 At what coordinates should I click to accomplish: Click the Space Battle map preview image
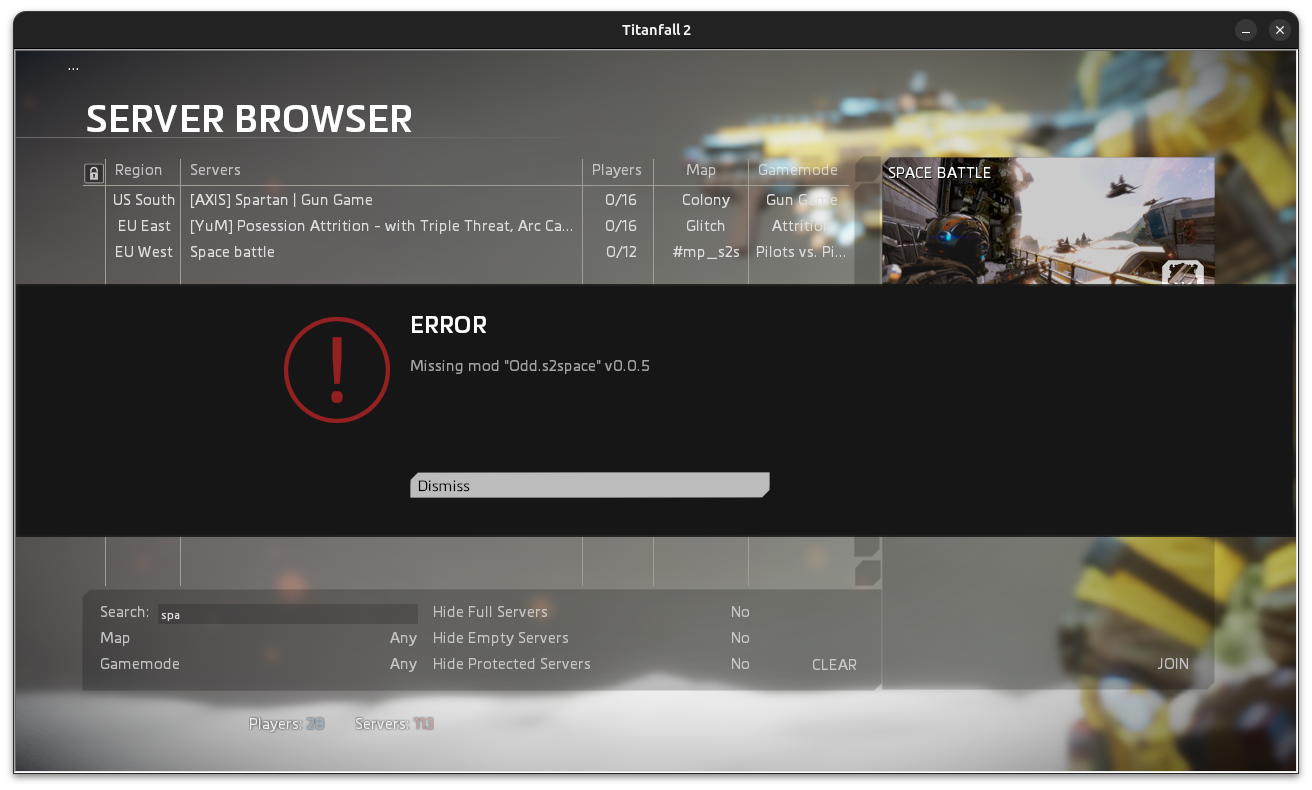point(1047,220)
